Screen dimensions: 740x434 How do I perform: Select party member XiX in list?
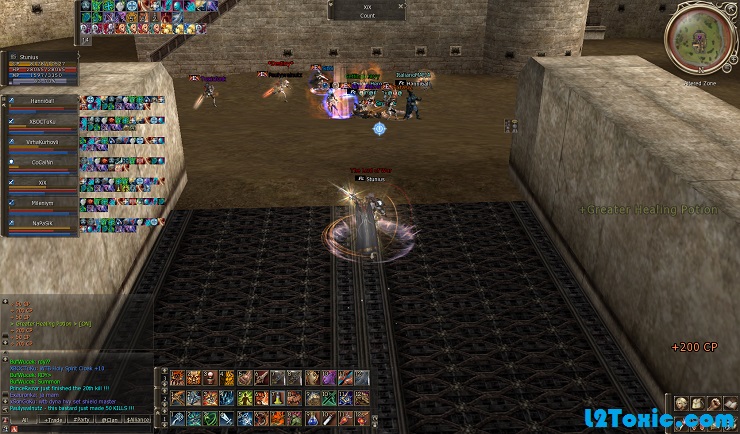[x=41, y=183]
